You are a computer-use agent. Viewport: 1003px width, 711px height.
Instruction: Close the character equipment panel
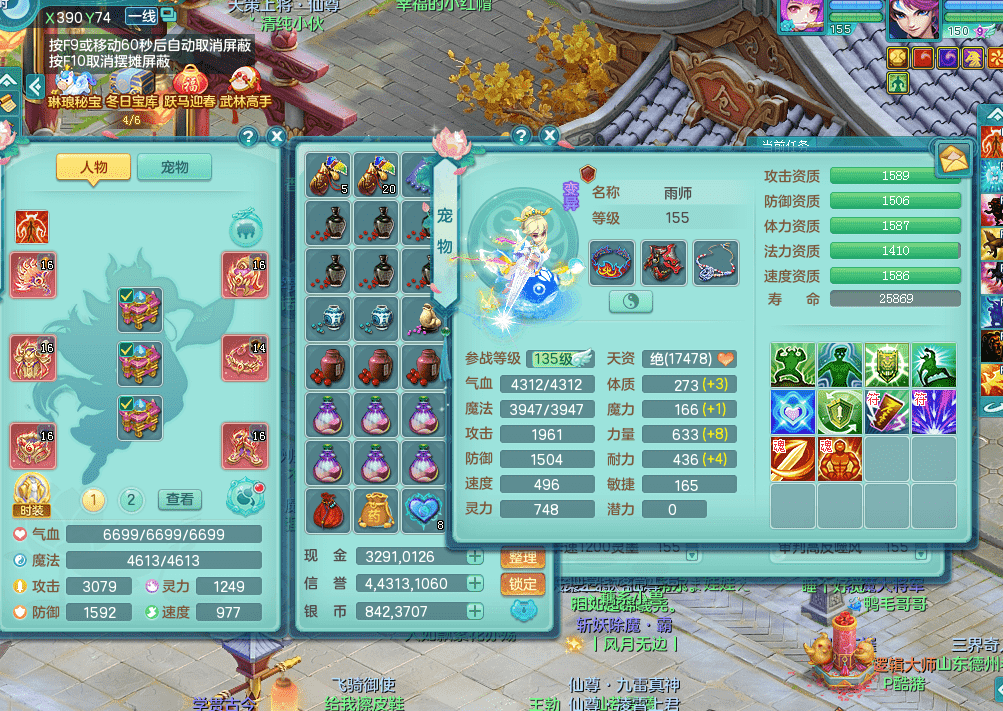tap(277, 136)
